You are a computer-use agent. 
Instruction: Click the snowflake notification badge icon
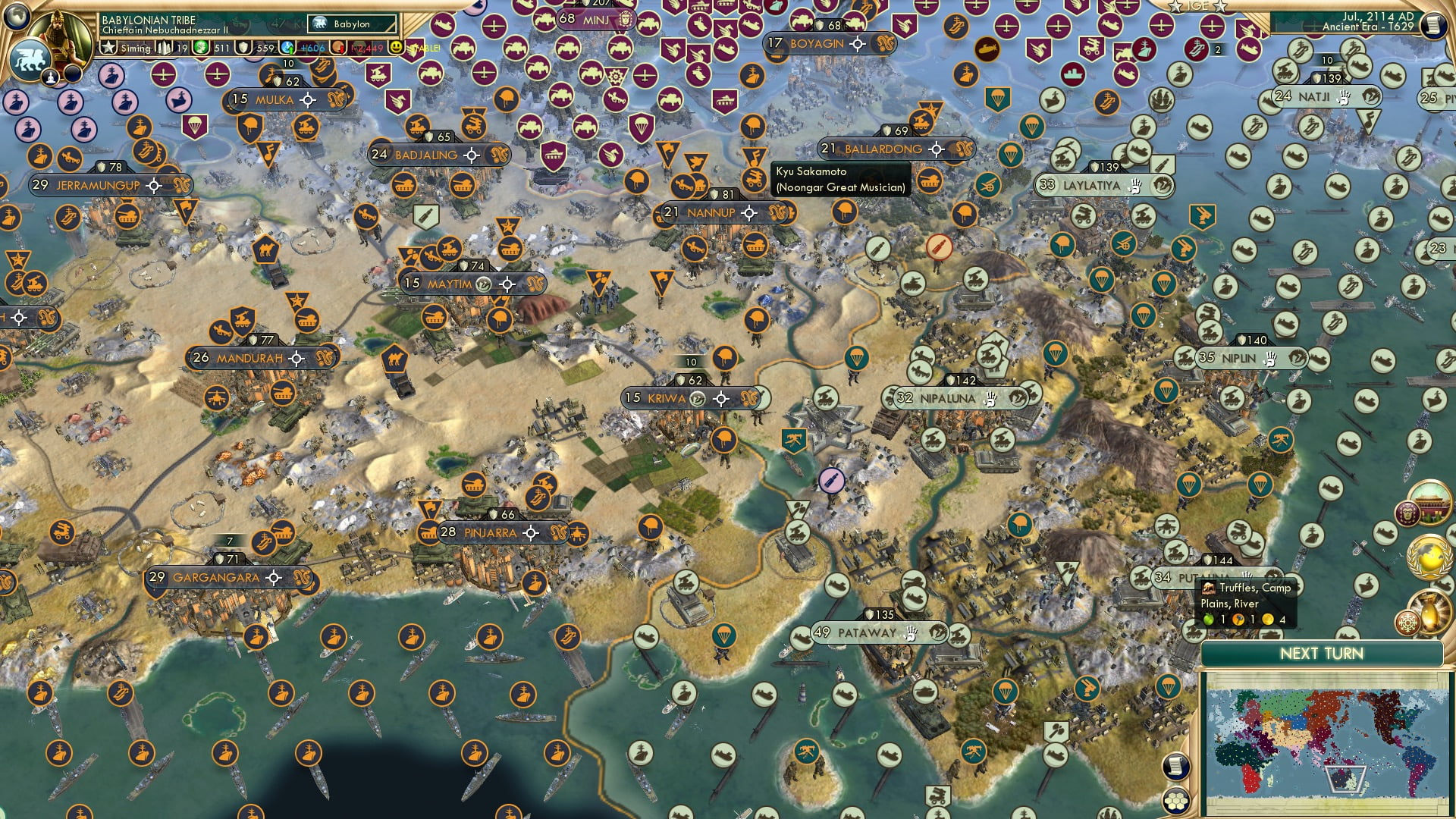1408,621
